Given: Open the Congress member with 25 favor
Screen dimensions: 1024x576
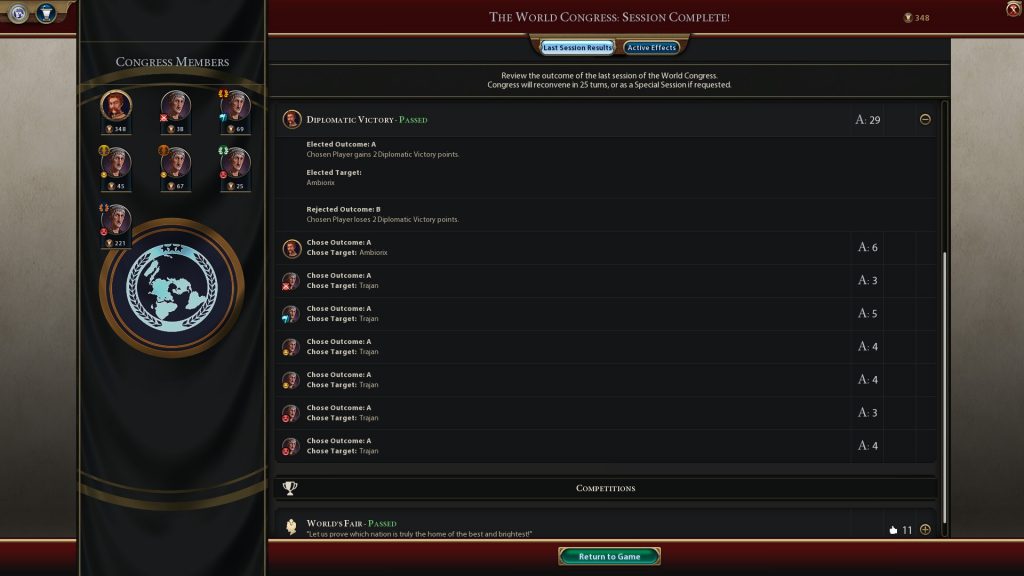Looking at the screenshot, I should tap(235, 163).
